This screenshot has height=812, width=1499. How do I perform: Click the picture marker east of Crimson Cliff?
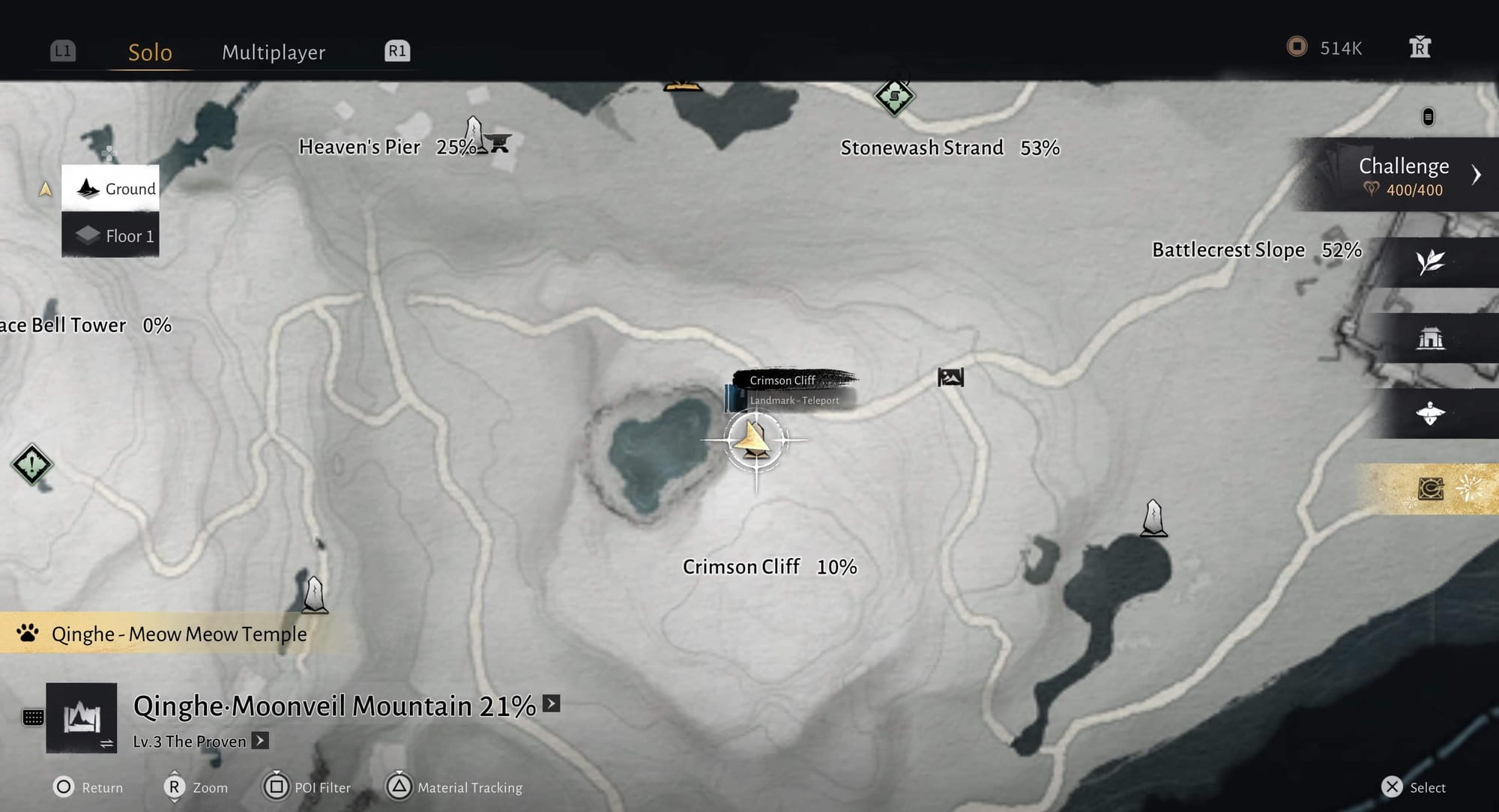click(950, 377)
